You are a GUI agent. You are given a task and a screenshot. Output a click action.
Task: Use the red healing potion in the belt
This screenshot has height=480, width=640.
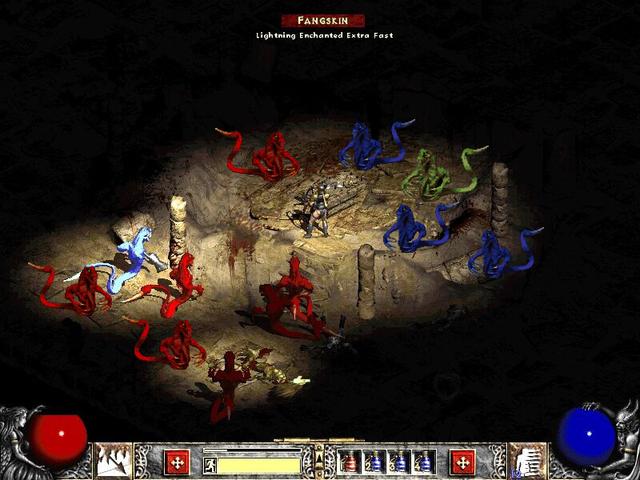(x=350, y=462)
